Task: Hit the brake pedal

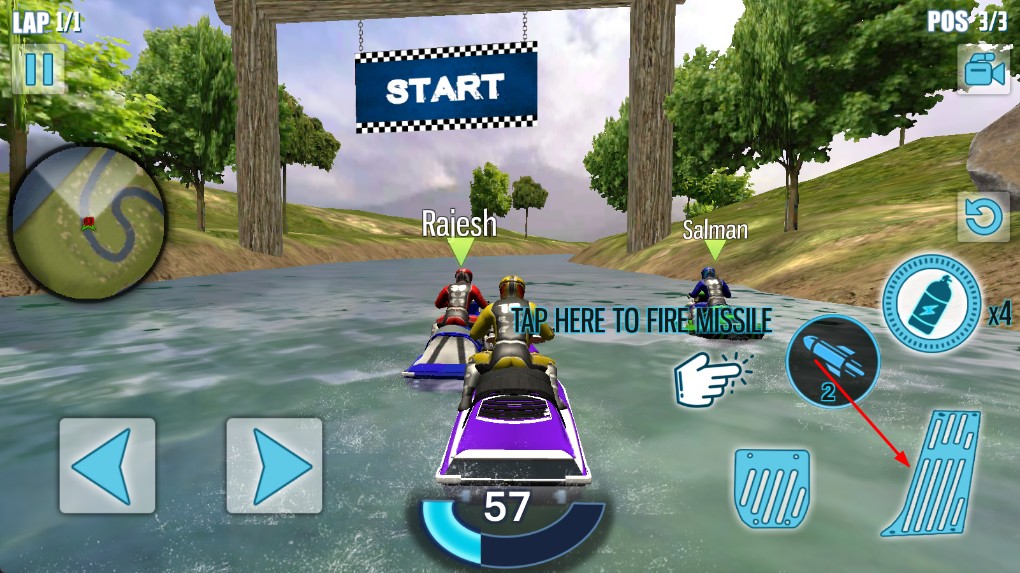Action: pyautogui.click(x=771, y=489)
